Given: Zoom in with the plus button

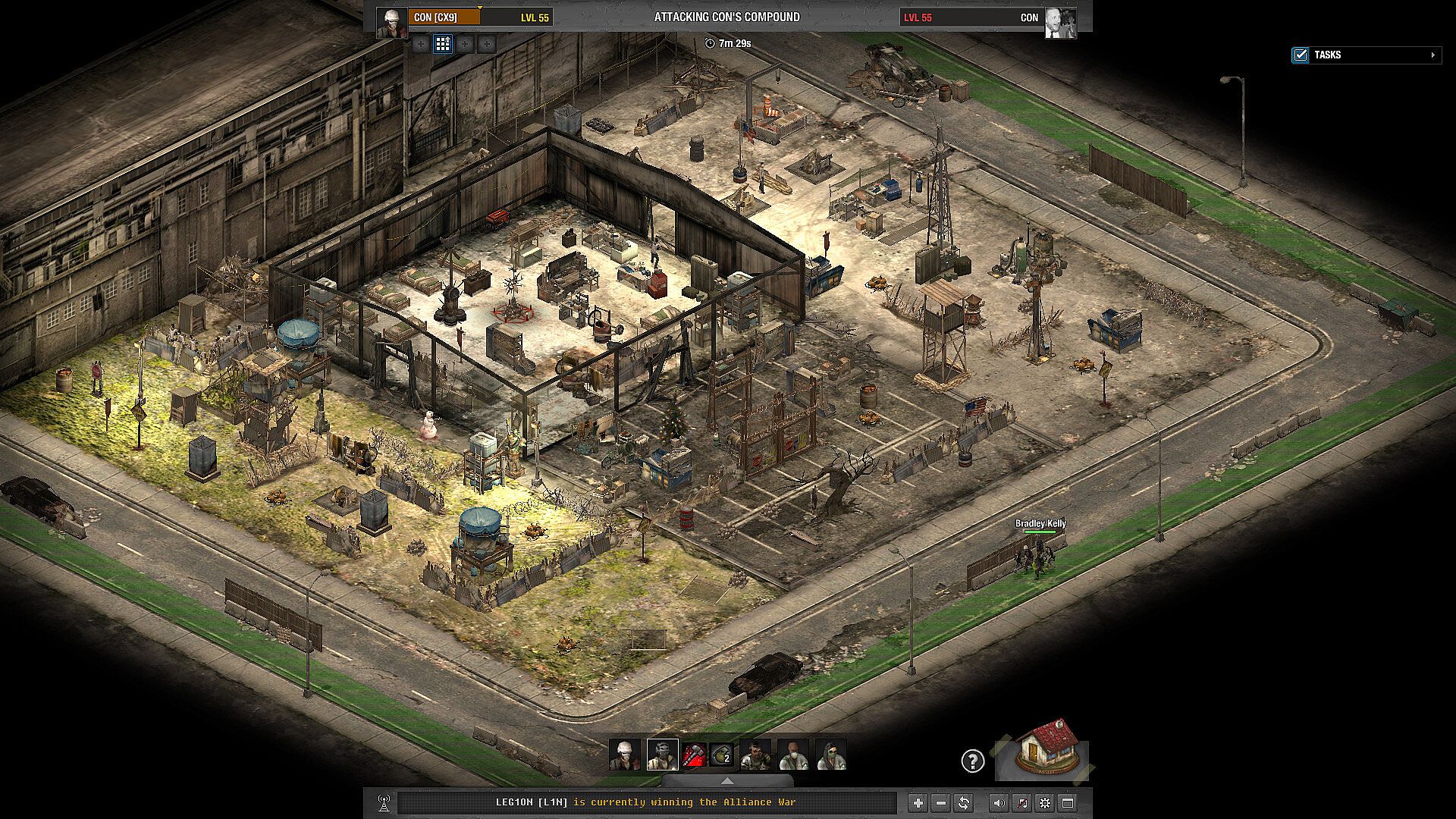Looking at the screenshot, I should click(x=918, y=802).
